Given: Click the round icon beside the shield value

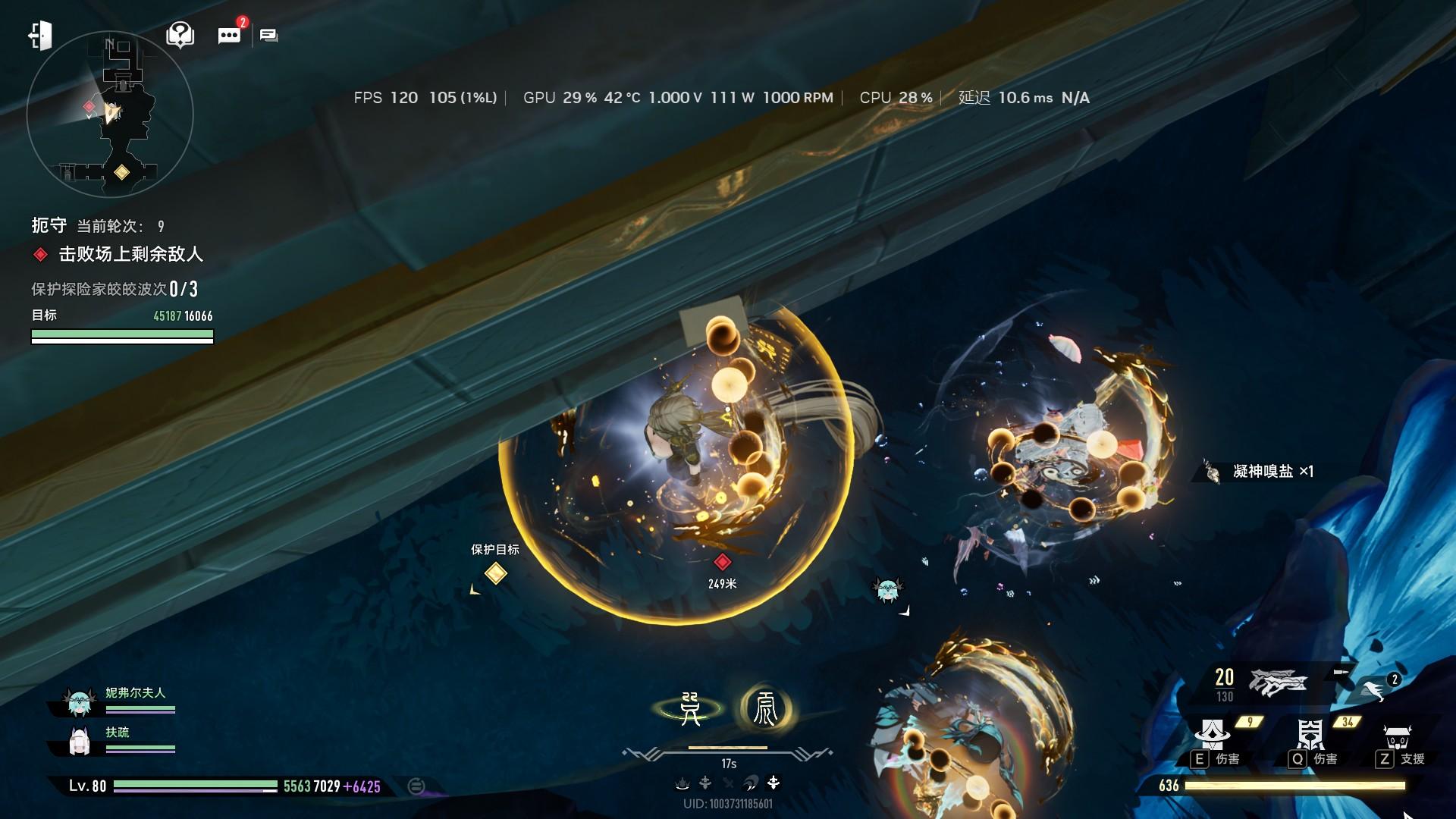Looking at the screenshot, I should [x=416, y=786].
